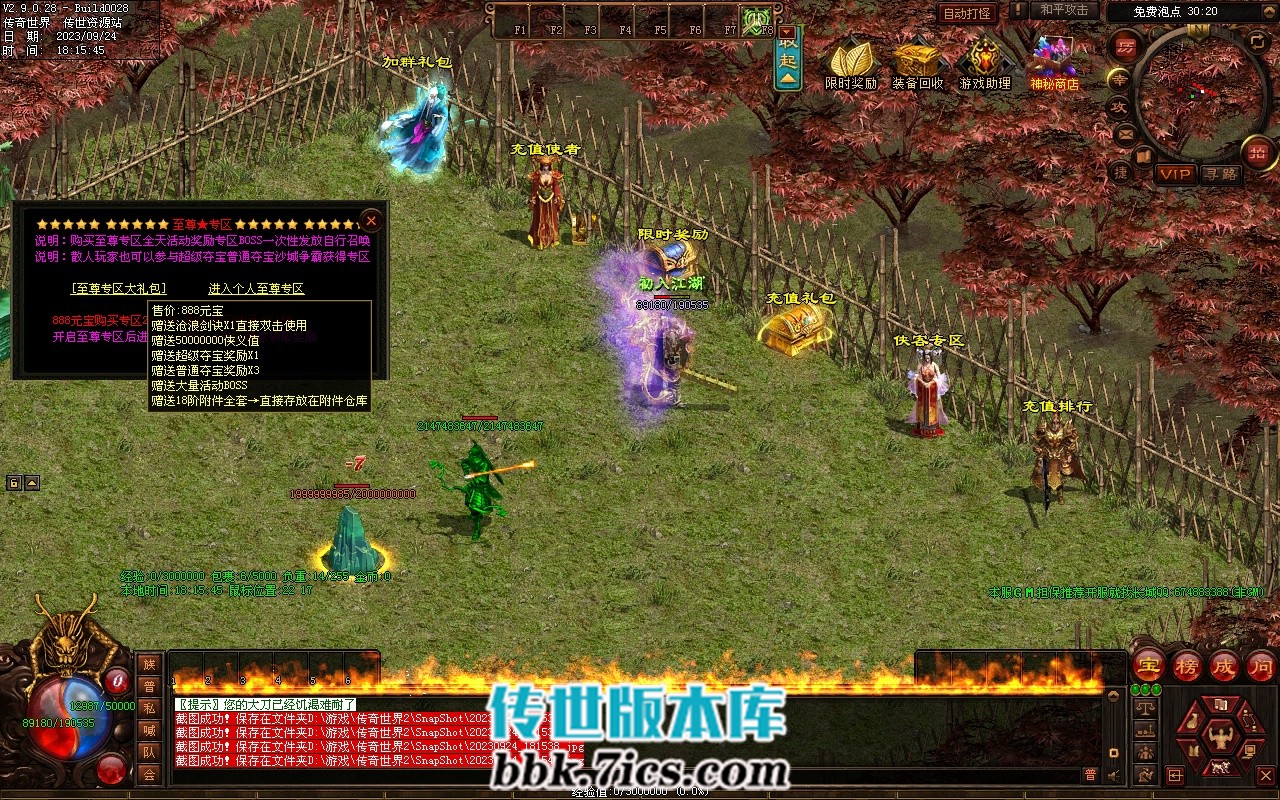1280x800 pixels.
Task: Click the VIP button below the minimap
Action: click(x=1176, y=174)
